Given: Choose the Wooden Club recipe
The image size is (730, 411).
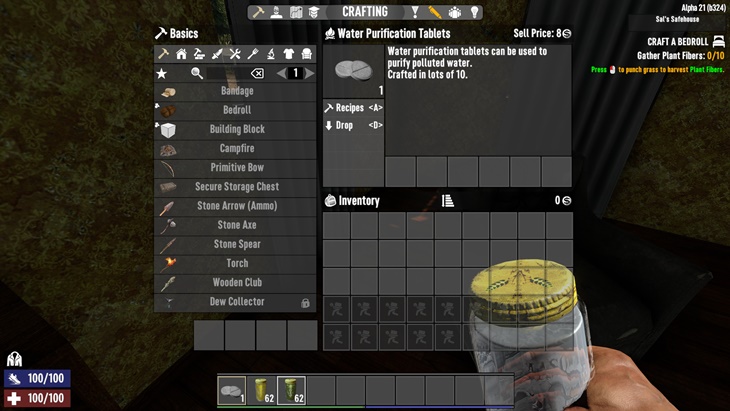Looking at the screenshot, I should click(x=236, y=283).
